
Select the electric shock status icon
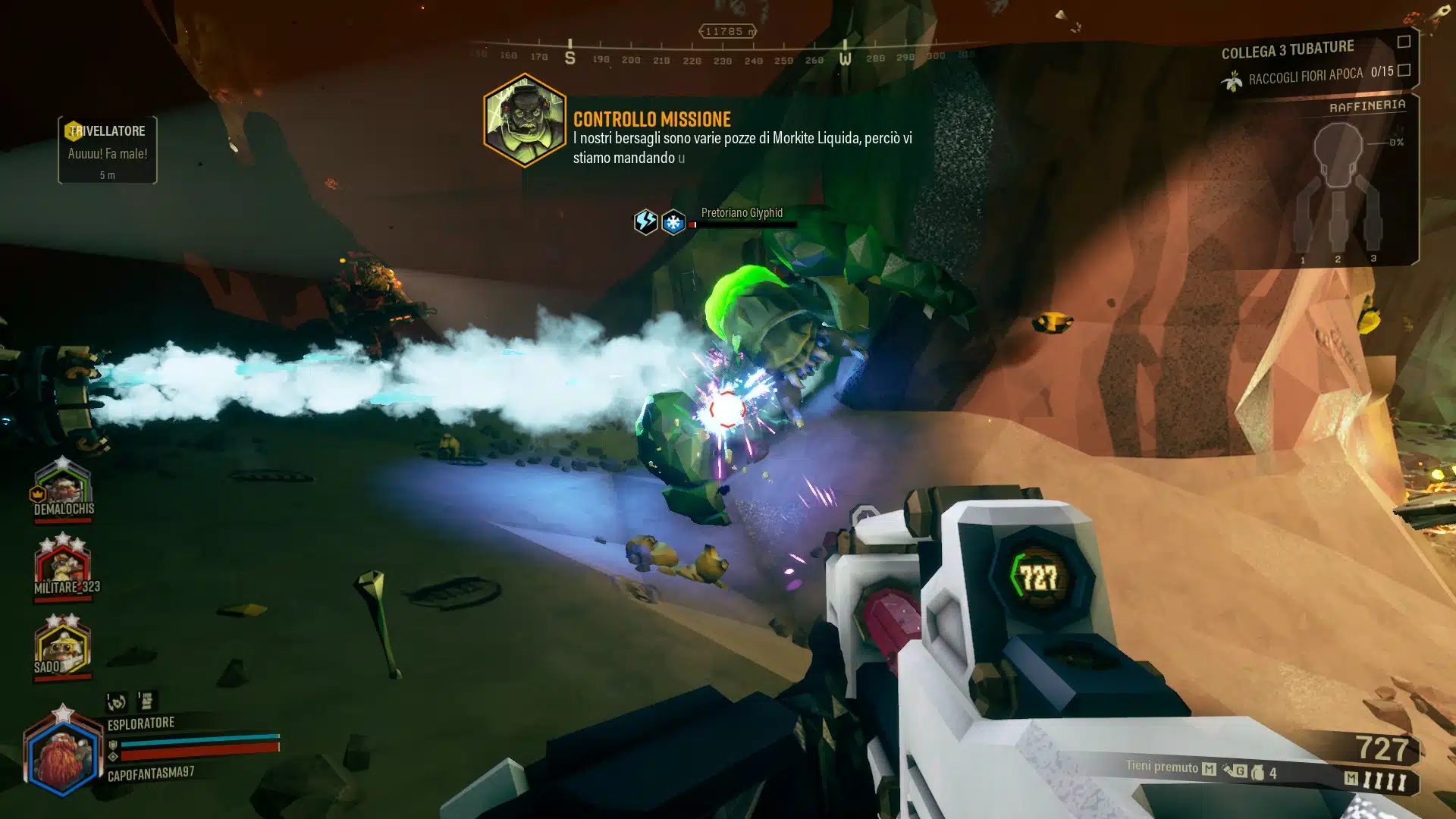pos(646,221)
